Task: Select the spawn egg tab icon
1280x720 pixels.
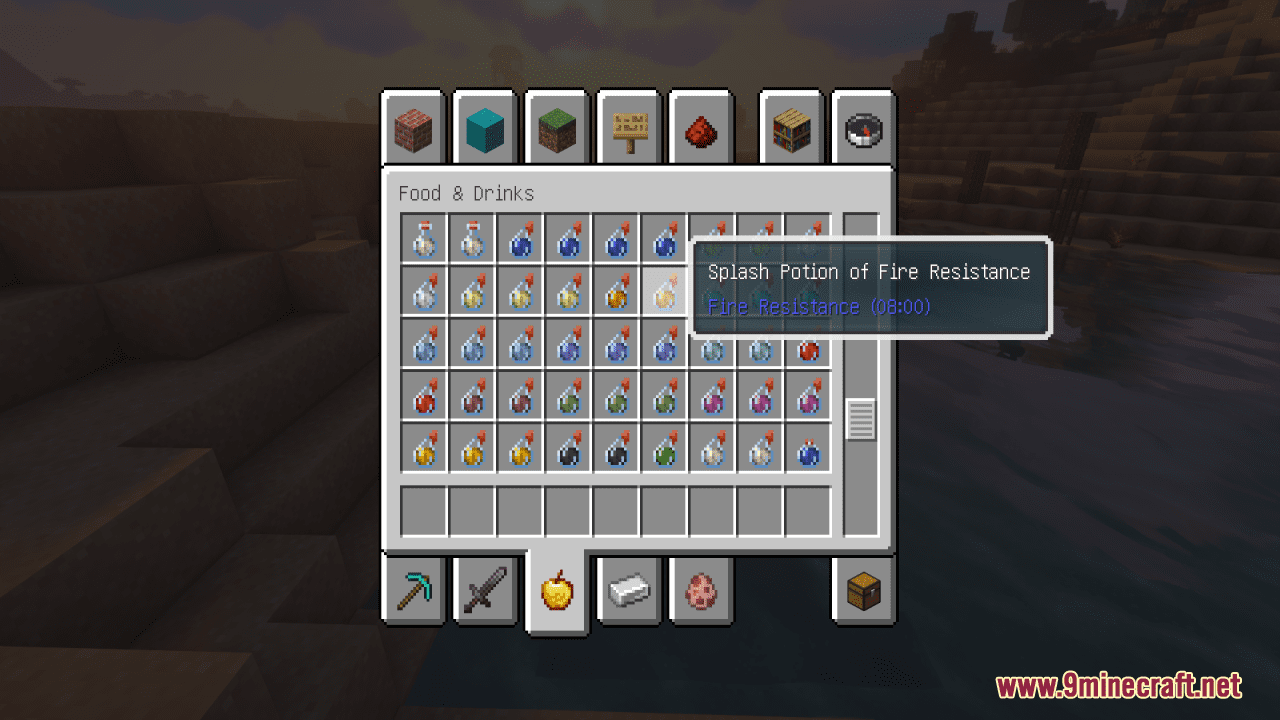Action: tap(700, 591)
